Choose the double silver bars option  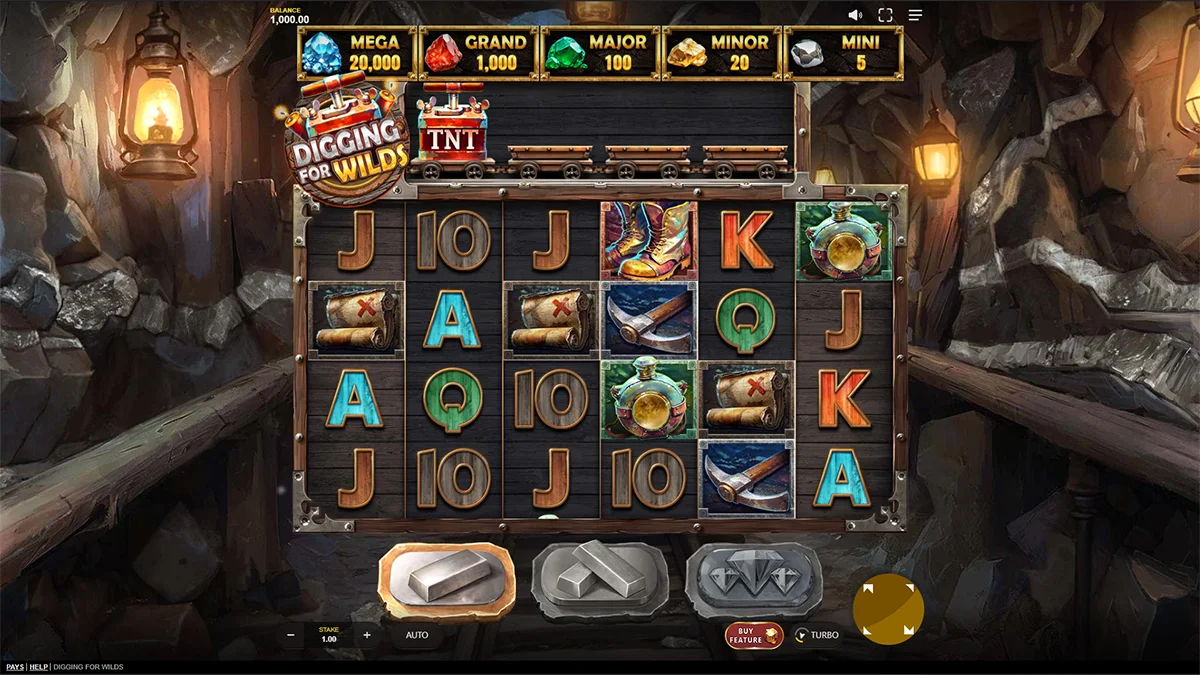(x=599, y=578)
